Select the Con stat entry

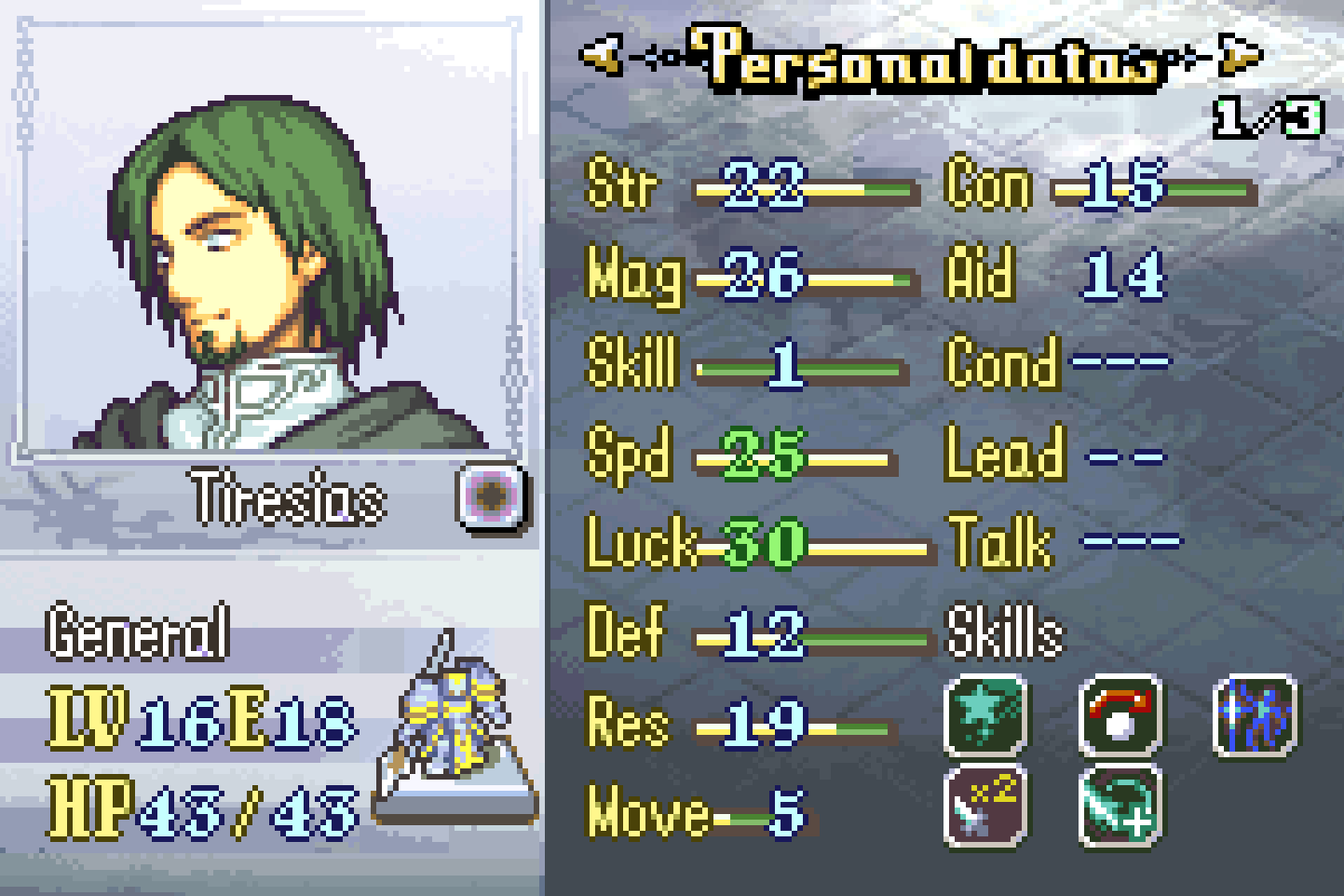(x=1099, y=186)
